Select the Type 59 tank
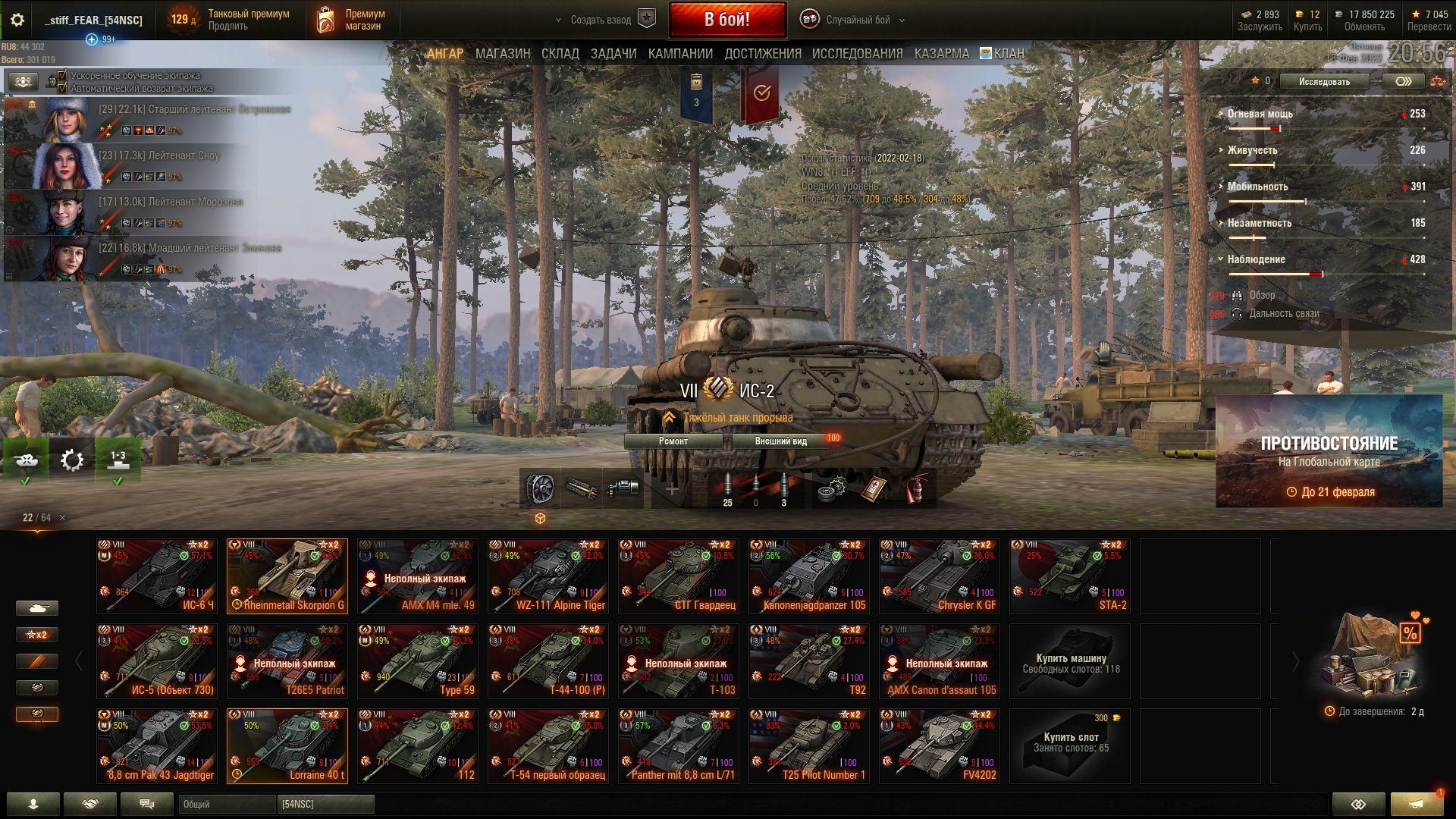This screenshot has width=1456, height=819. pos(418,661)
